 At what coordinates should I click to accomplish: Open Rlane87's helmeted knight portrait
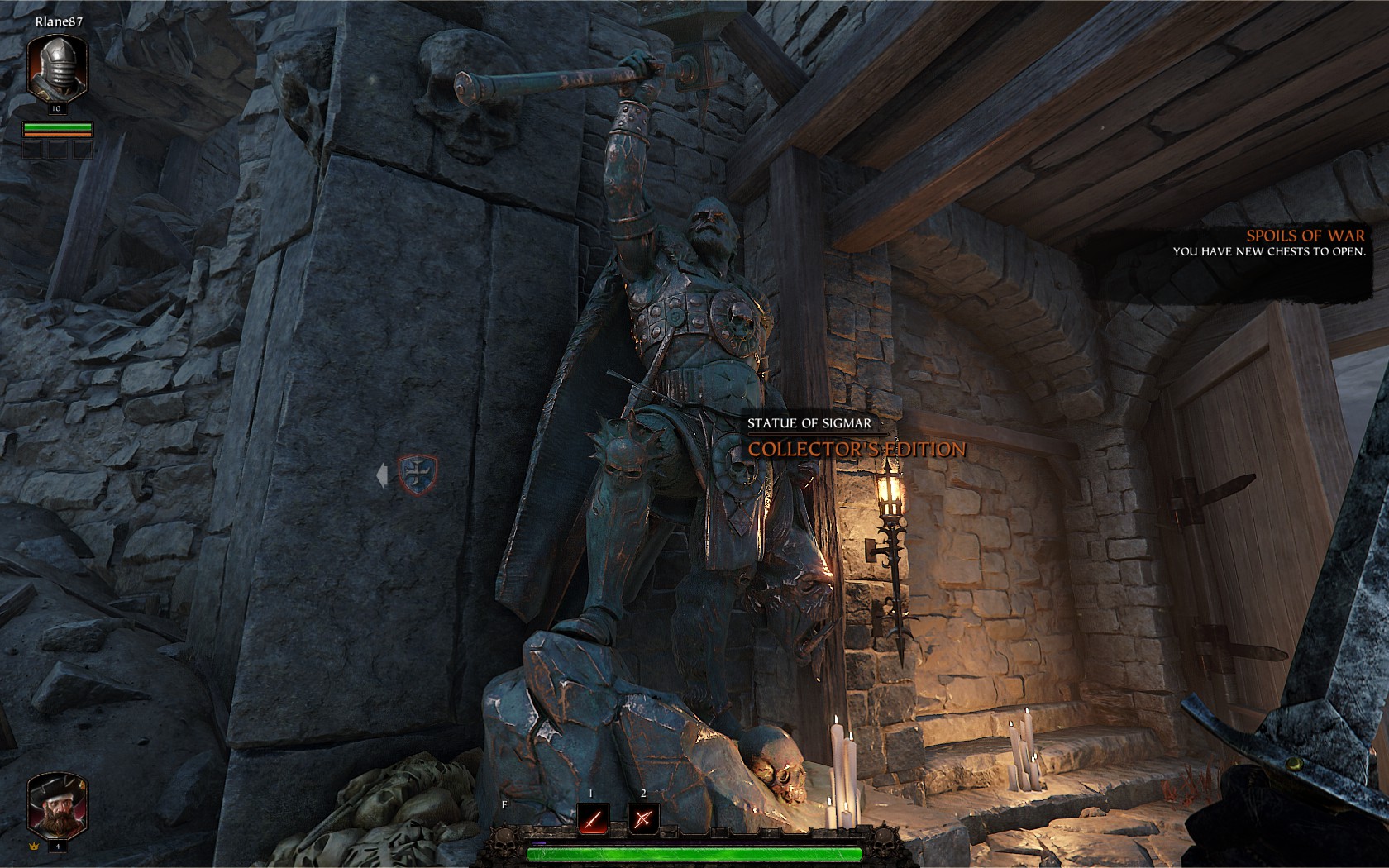pos(58,68)
